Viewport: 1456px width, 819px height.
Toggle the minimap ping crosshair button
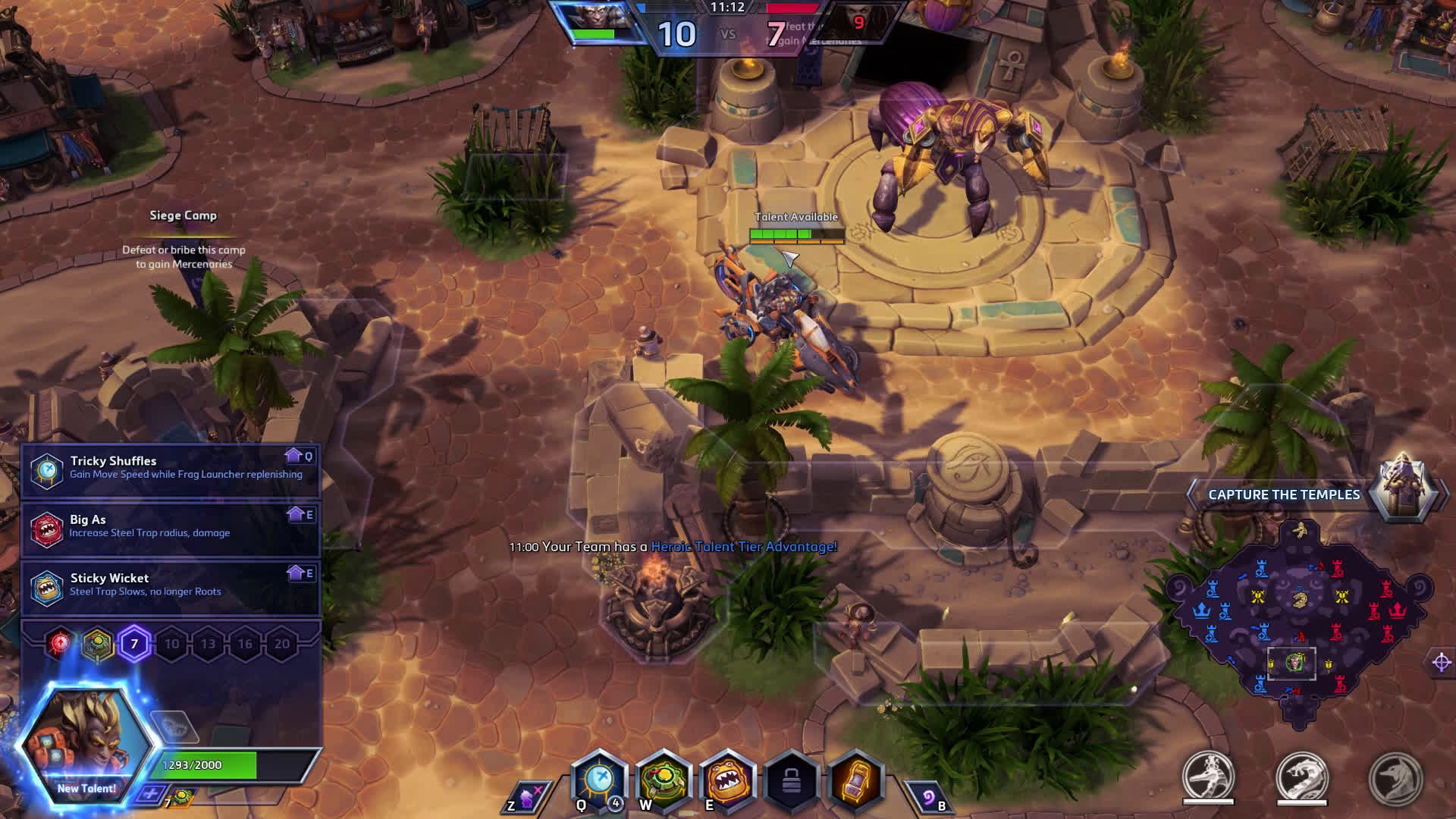coord(1442,662)
